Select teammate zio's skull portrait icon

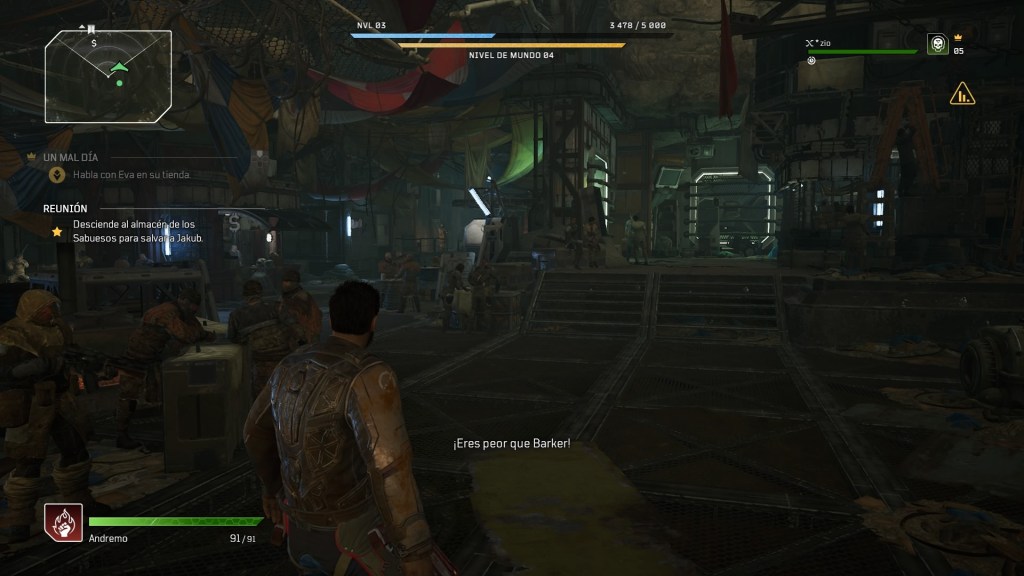click(x=937, y=44)
